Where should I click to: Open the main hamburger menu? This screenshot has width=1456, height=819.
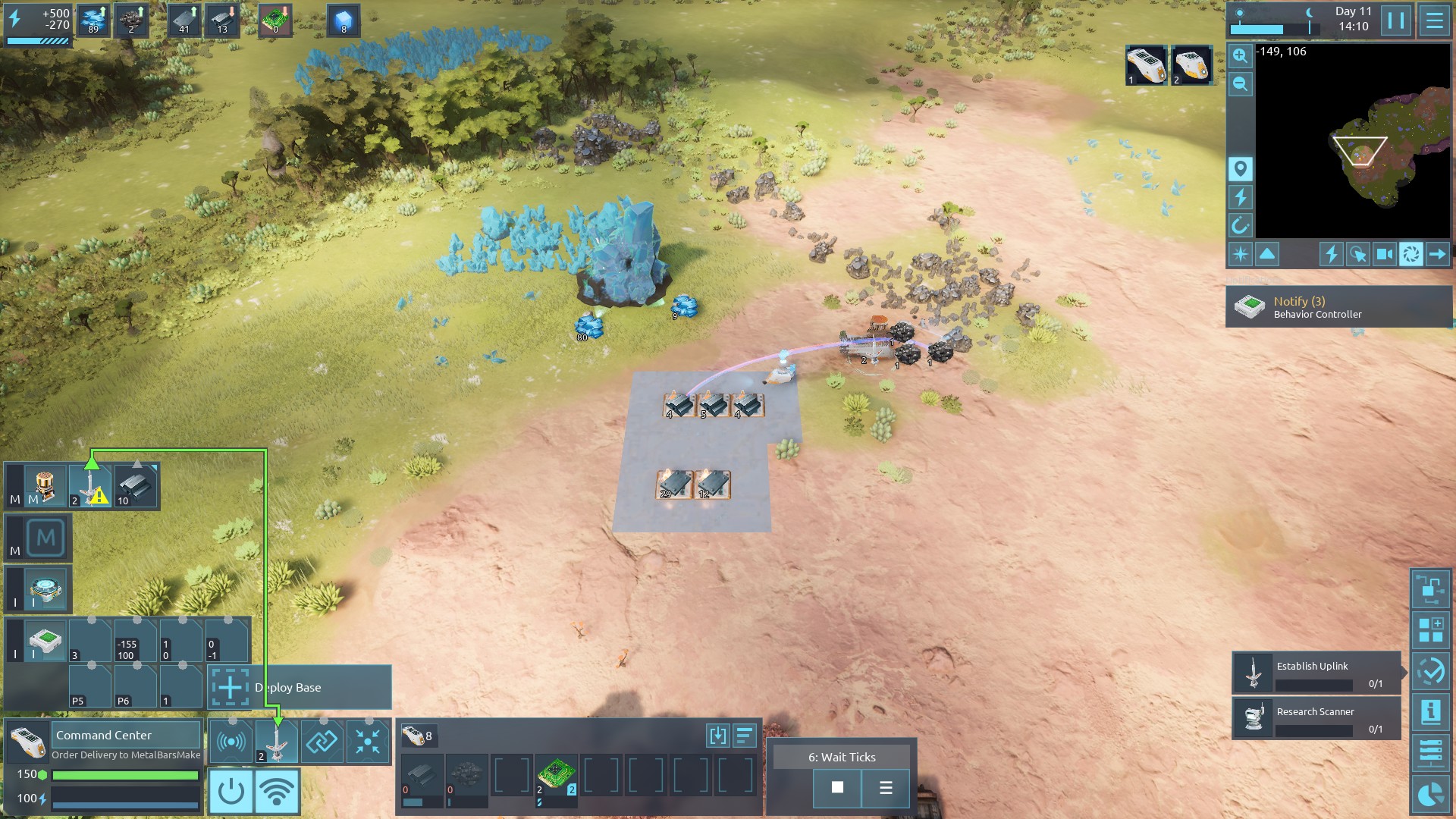coord(1434,20)
